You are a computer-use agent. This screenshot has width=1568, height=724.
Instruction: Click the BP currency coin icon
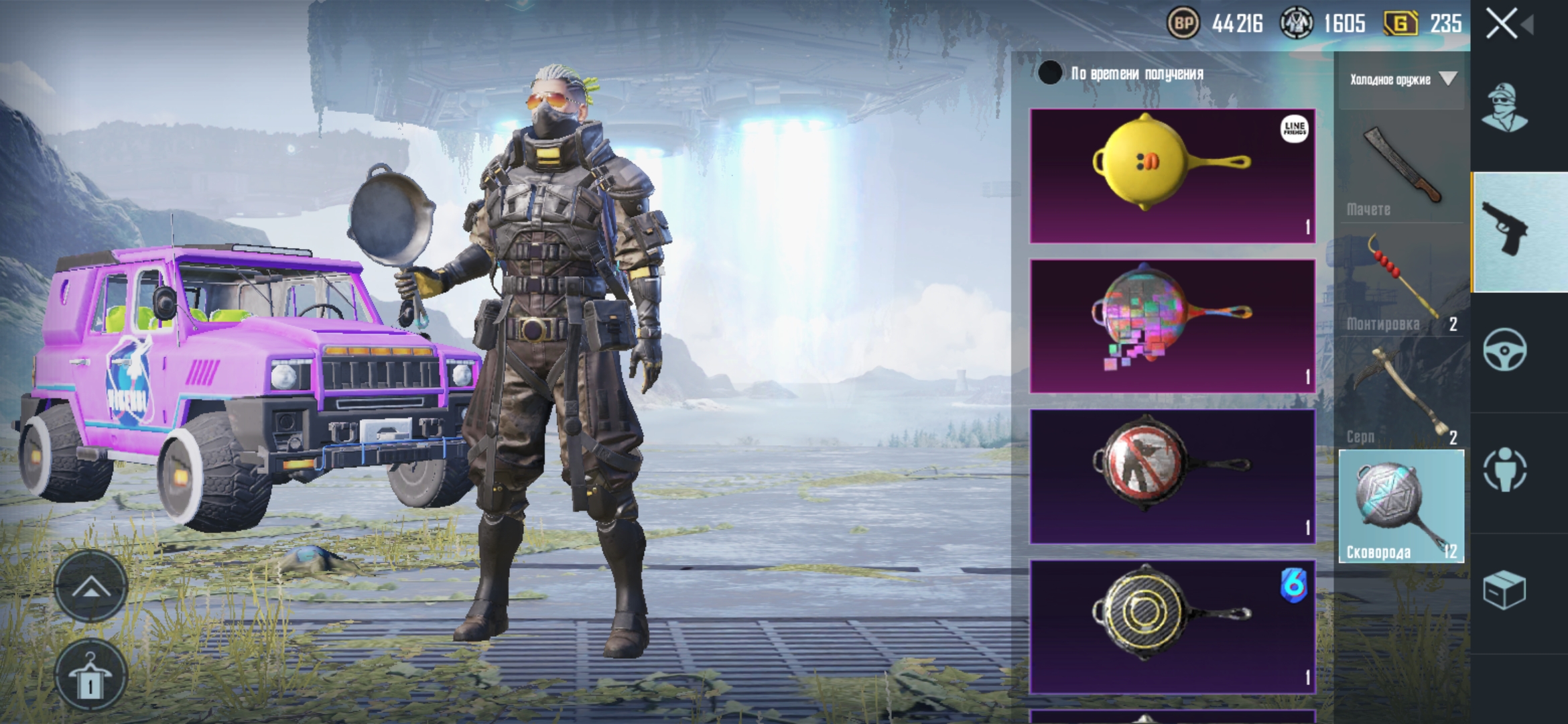point(1184,24)
